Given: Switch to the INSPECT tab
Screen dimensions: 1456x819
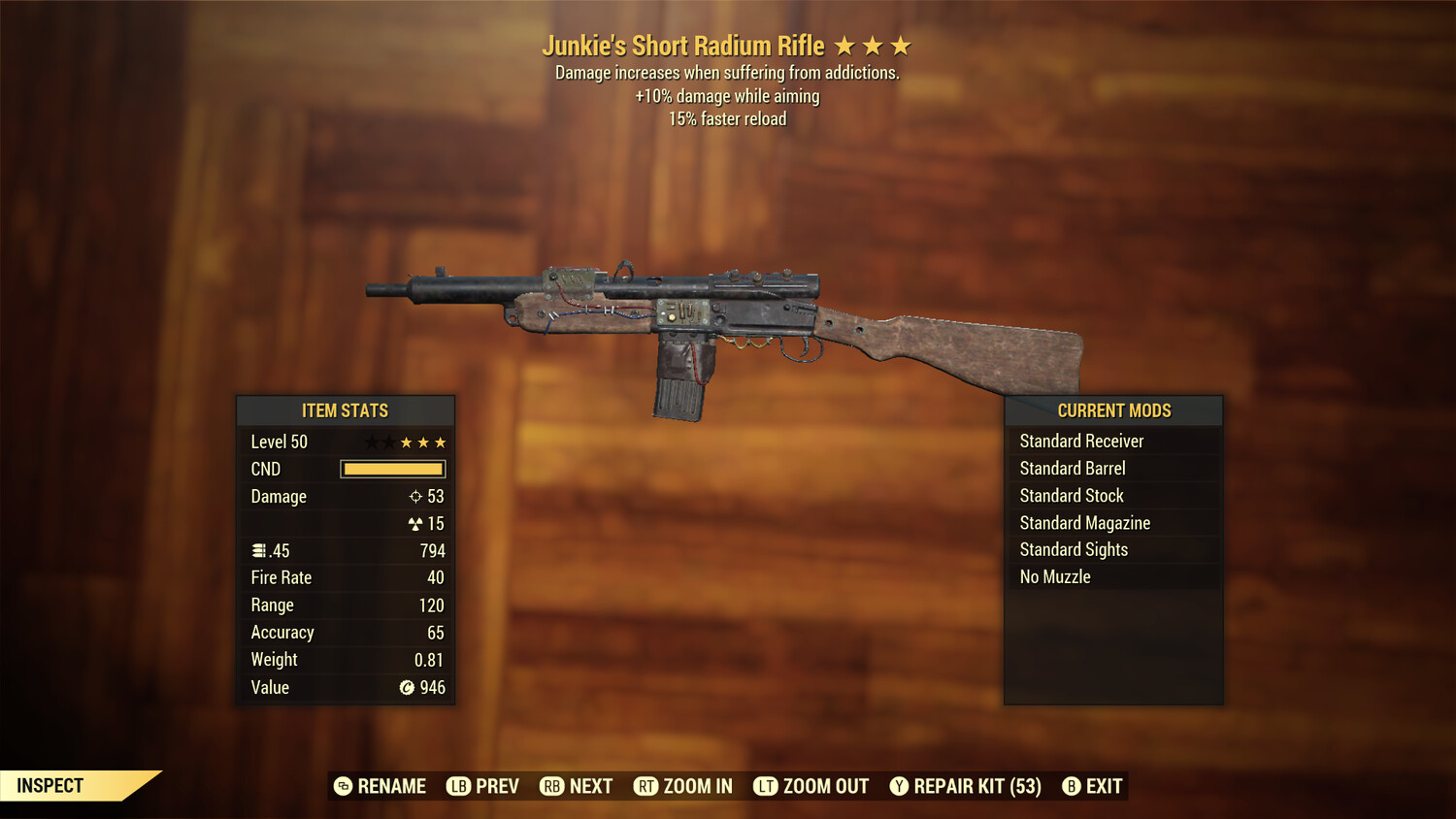Looking at the screenshot, I should [x=50, y=785].
